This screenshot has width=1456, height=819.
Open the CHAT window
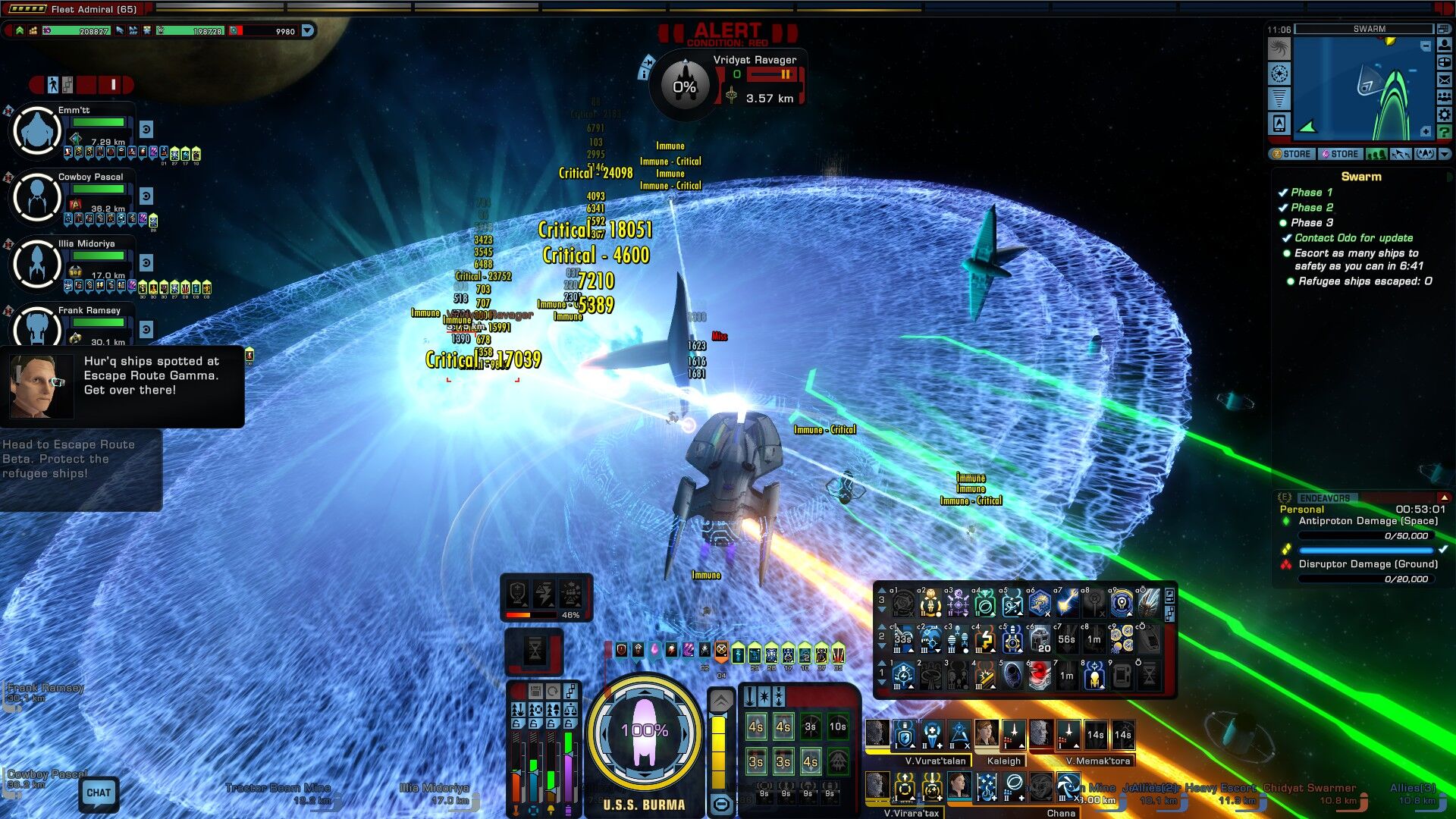point(99,793)
